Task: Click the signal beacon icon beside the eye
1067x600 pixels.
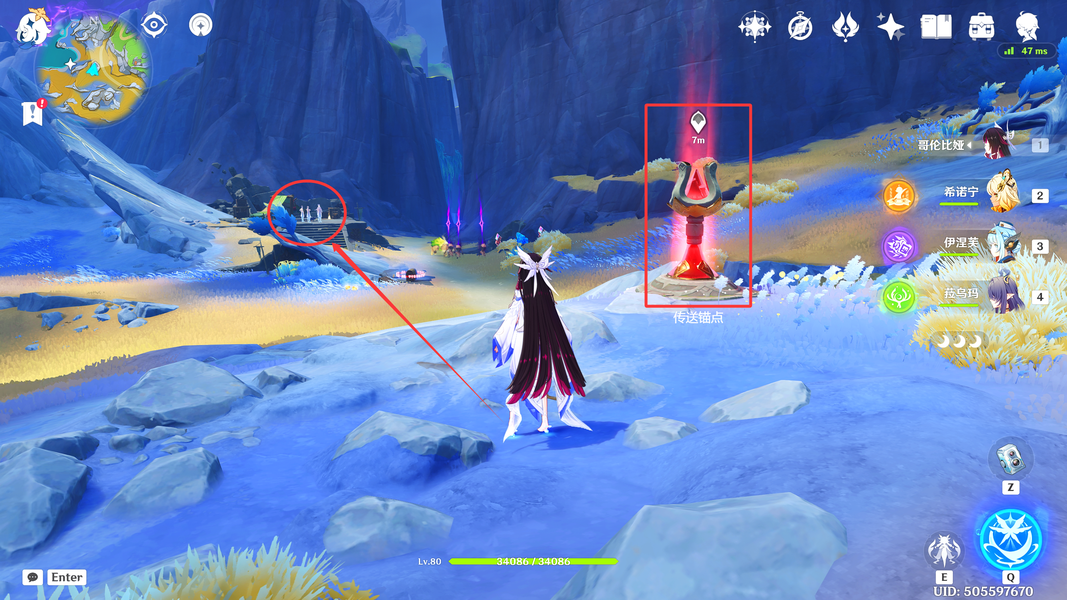Action: (202, 25)
